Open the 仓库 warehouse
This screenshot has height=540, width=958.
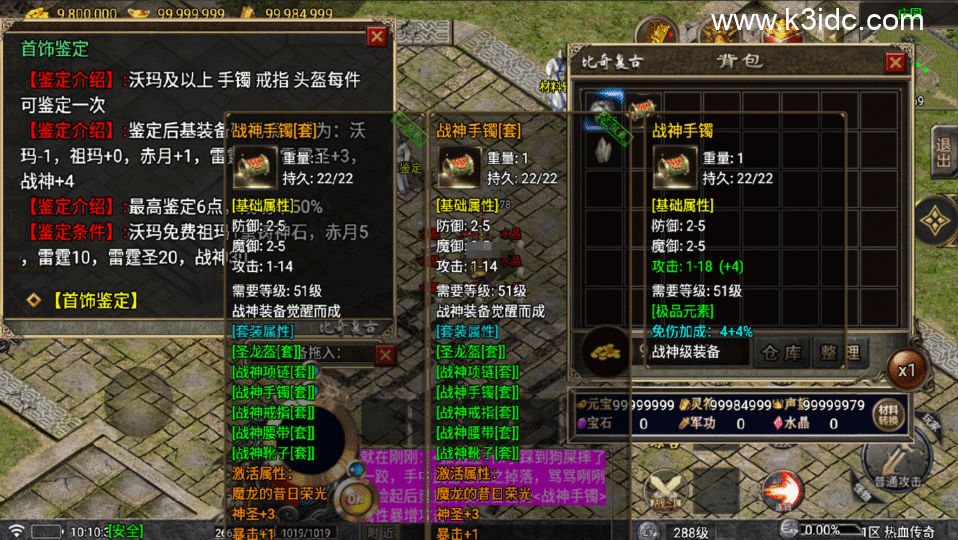pyautogui.click(x=782, y=353)
